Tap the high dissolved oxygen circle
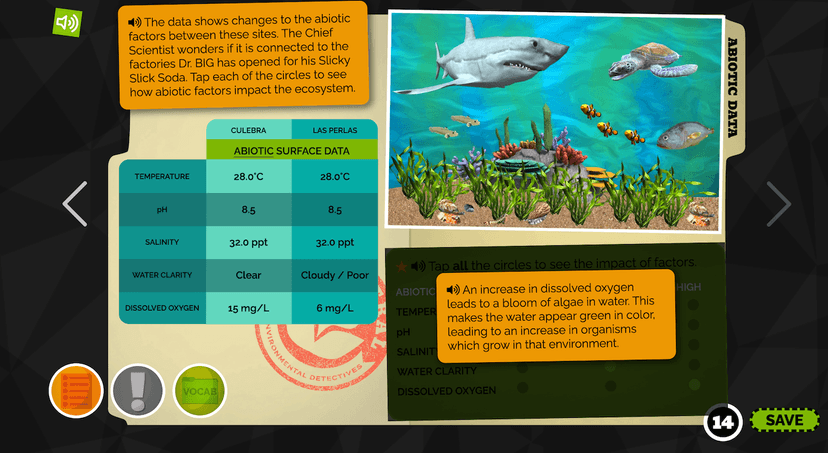 click(694, 385)
